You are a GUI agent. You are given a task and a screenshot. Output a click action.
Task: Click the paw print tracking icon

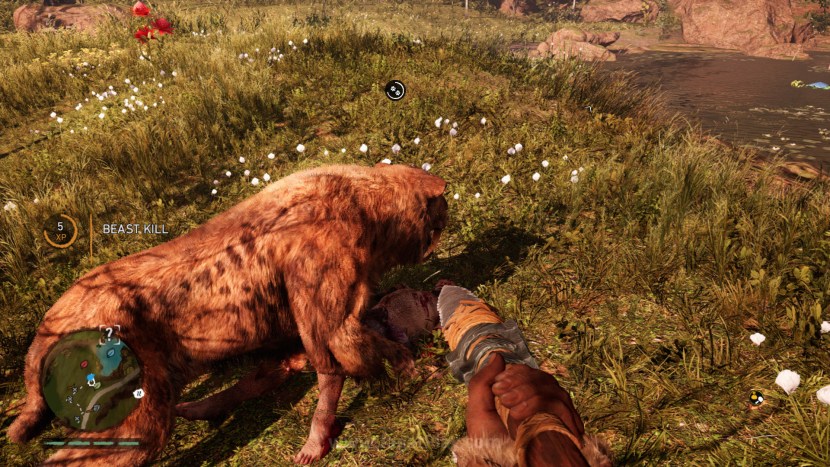coord(395,90)
